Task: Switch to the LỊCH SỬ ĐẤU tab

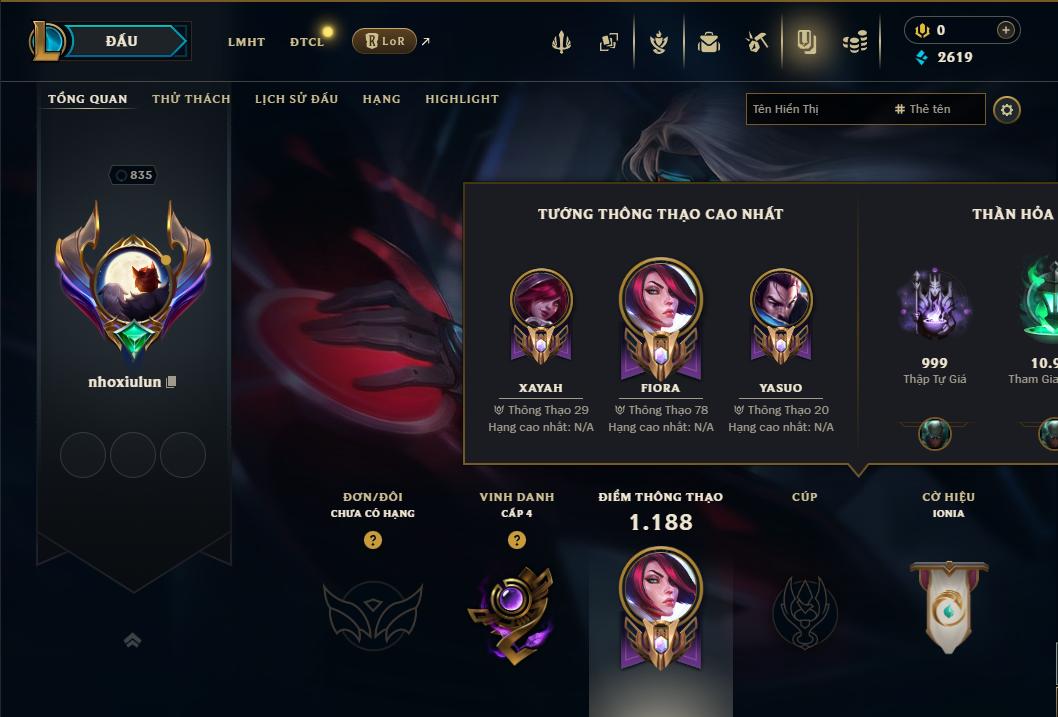Action: click(296, 99)
